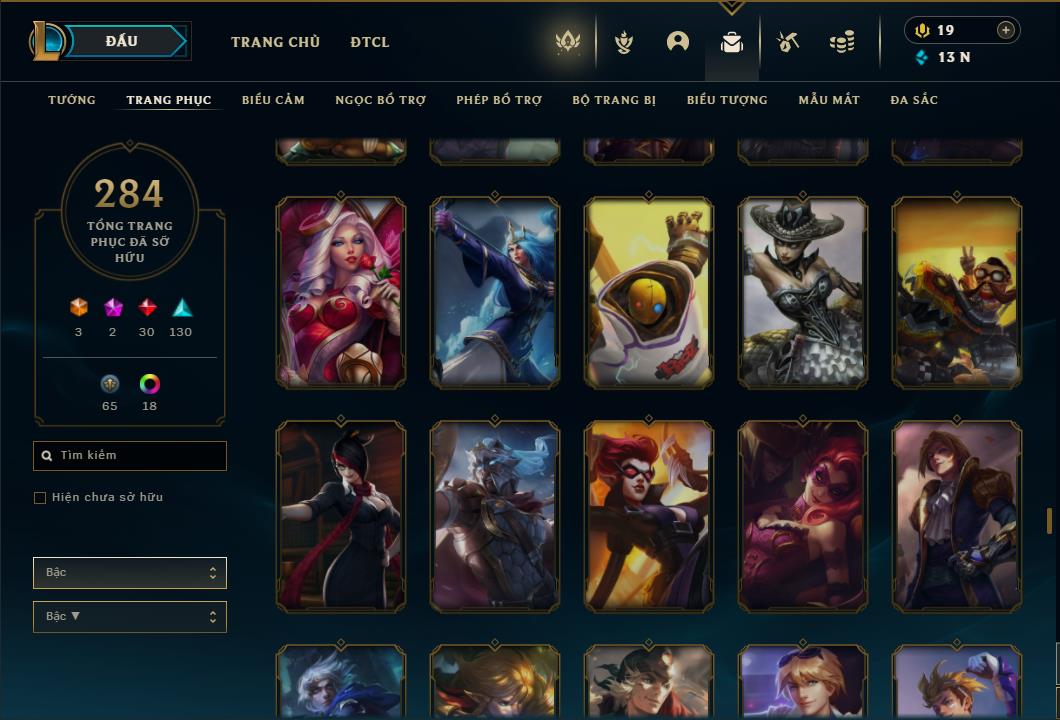Screen dimensions: 1060x720
Task: Open the profile icon in top bar
Action: [678, 42]
